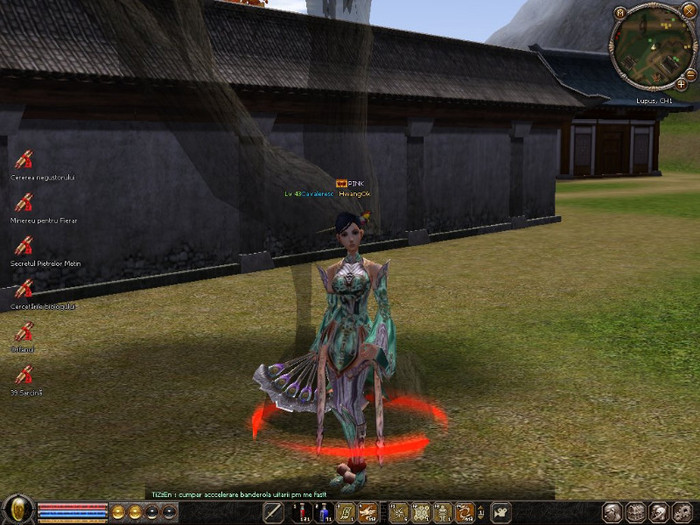The width and height of the screenshot is (700, 525).
Task: Open the 39 Sarcină quest scroll
Action: (x=24, y=375)
